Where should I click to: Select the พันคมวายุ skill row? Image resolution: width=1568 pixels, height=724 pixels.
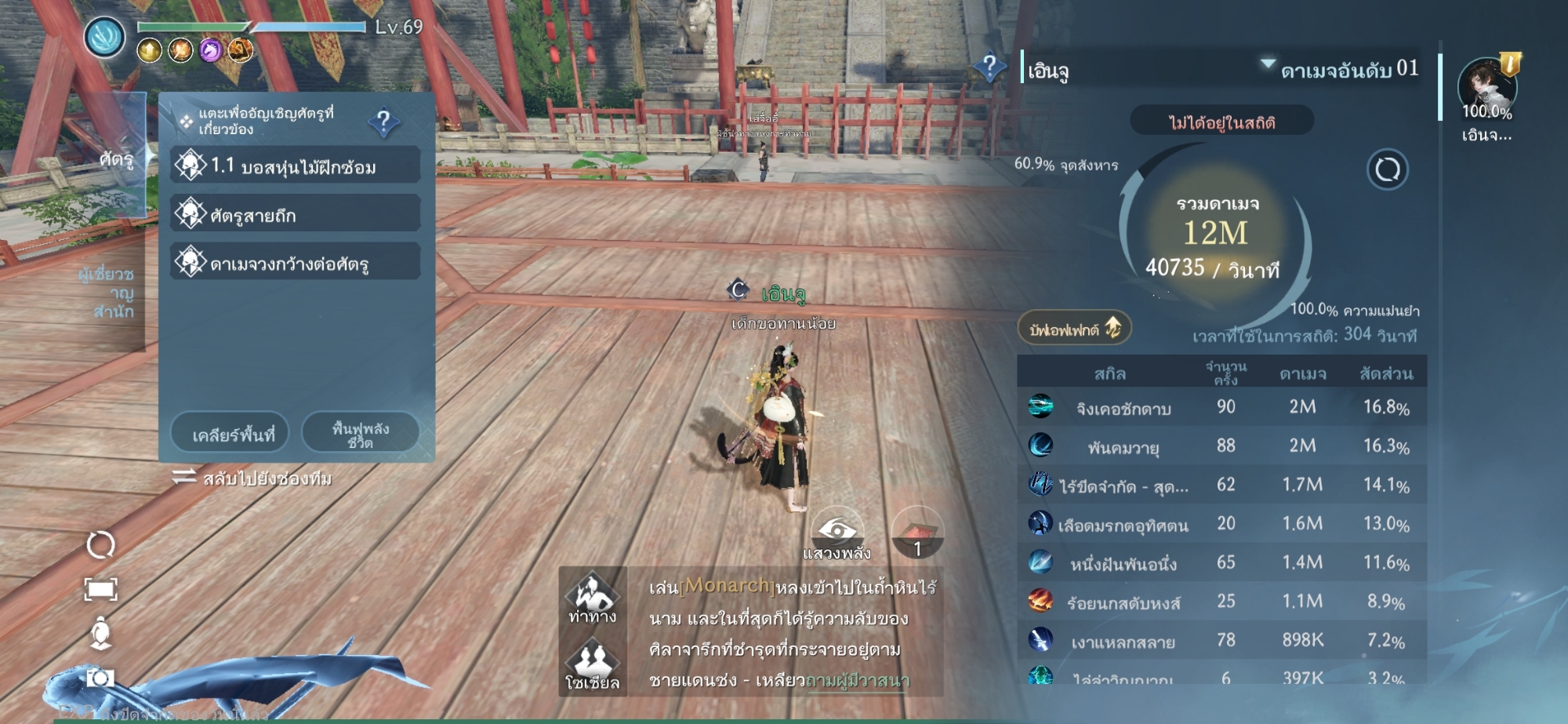coord(1221,446)
